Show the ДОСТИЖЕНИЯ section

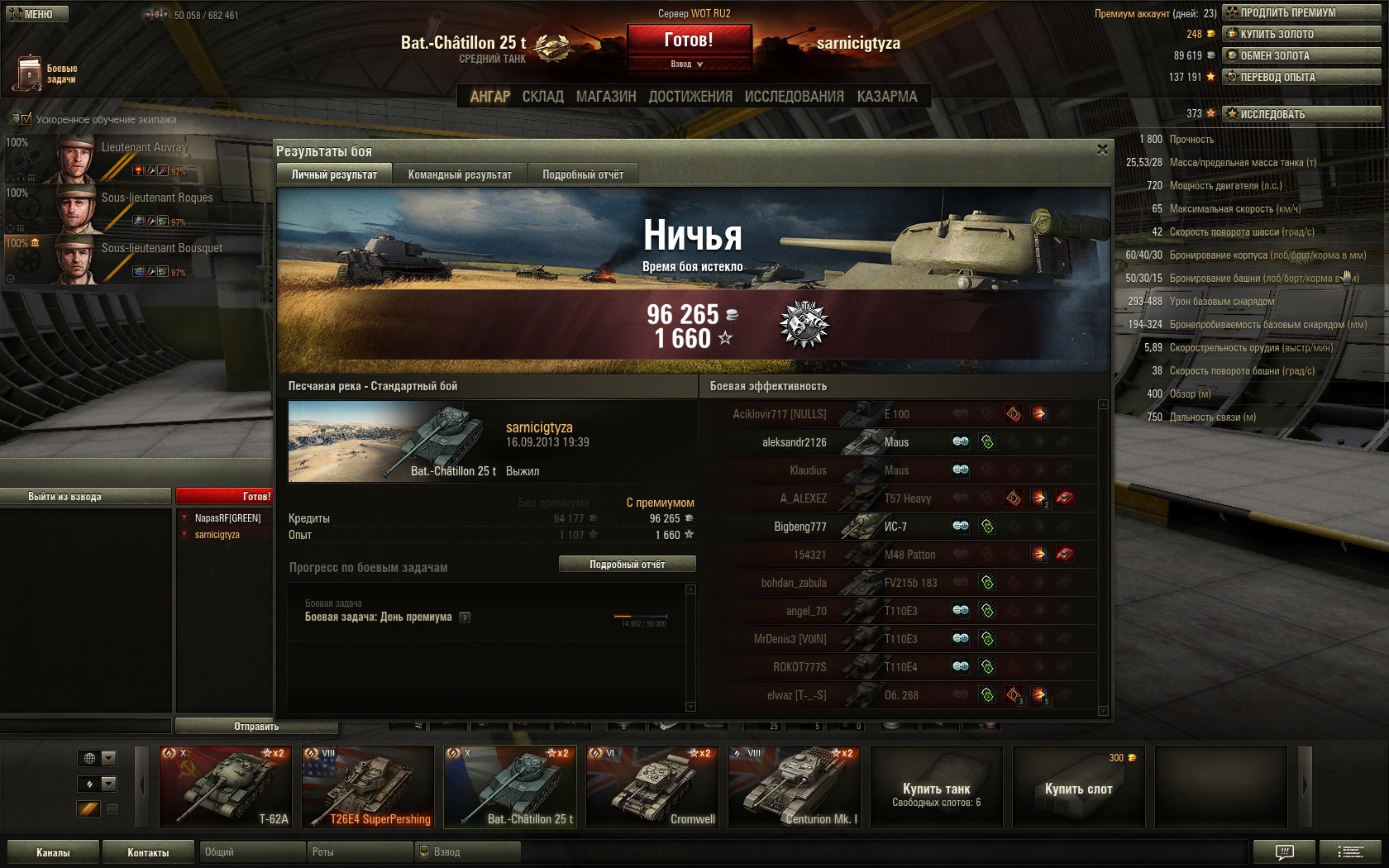coord(690,97)
